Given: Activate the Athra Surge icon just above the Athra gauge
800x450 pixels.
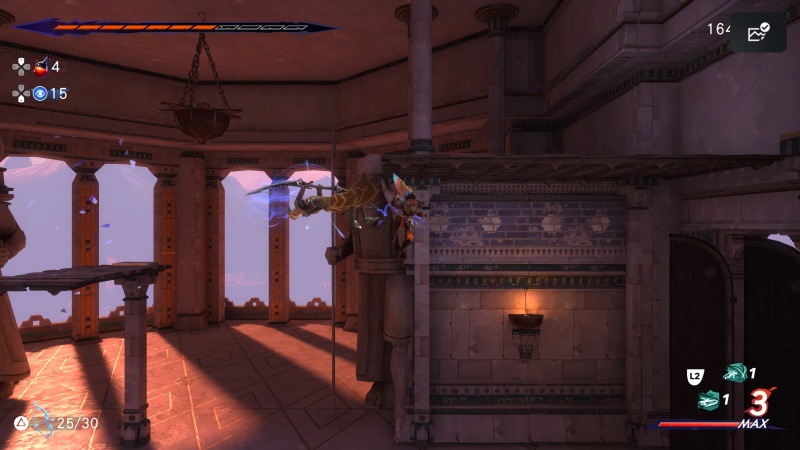Looking at the screenshot, I should 710,400.
